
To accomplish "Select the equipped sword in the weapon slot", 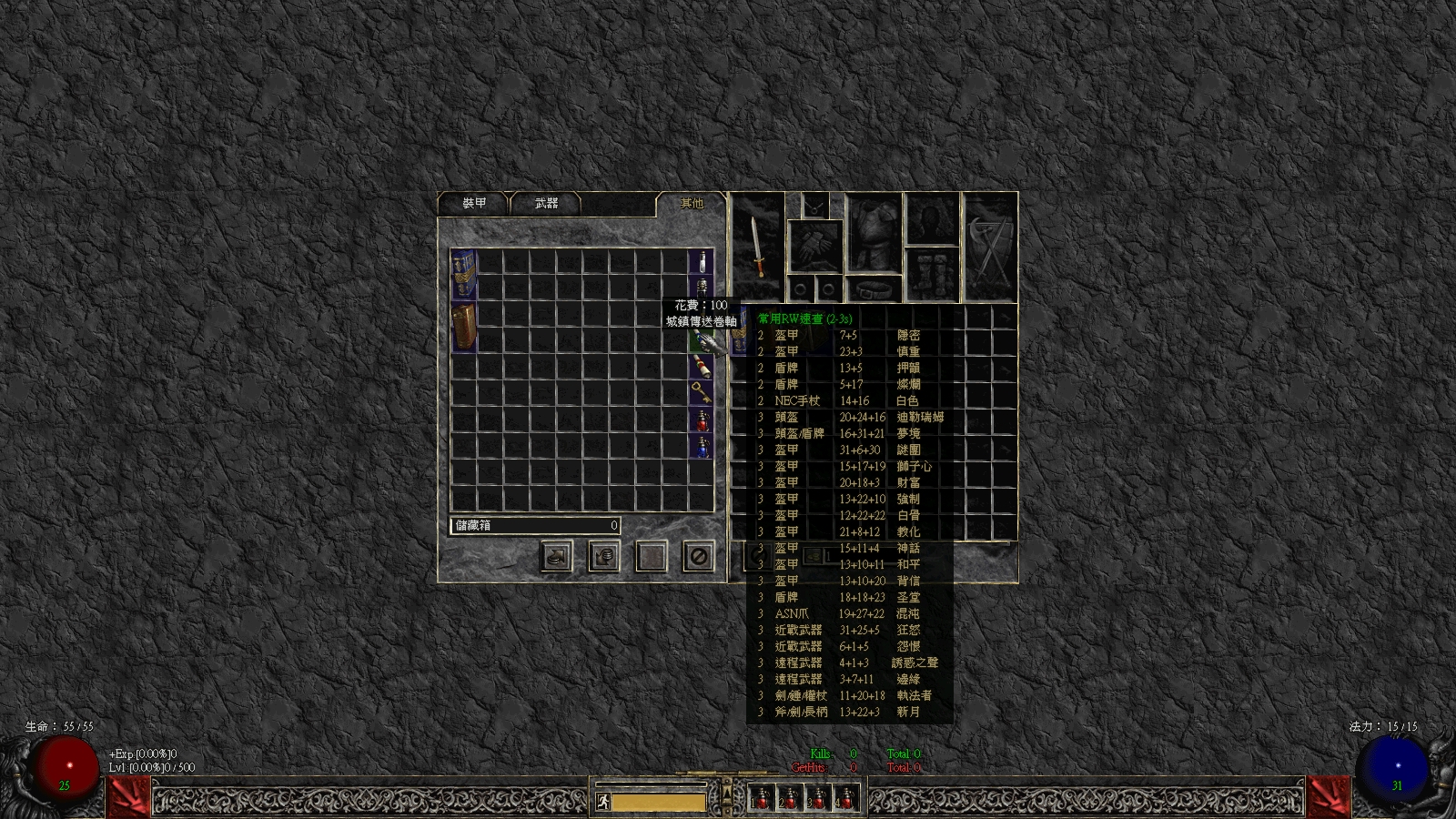I will coord(757,247).
